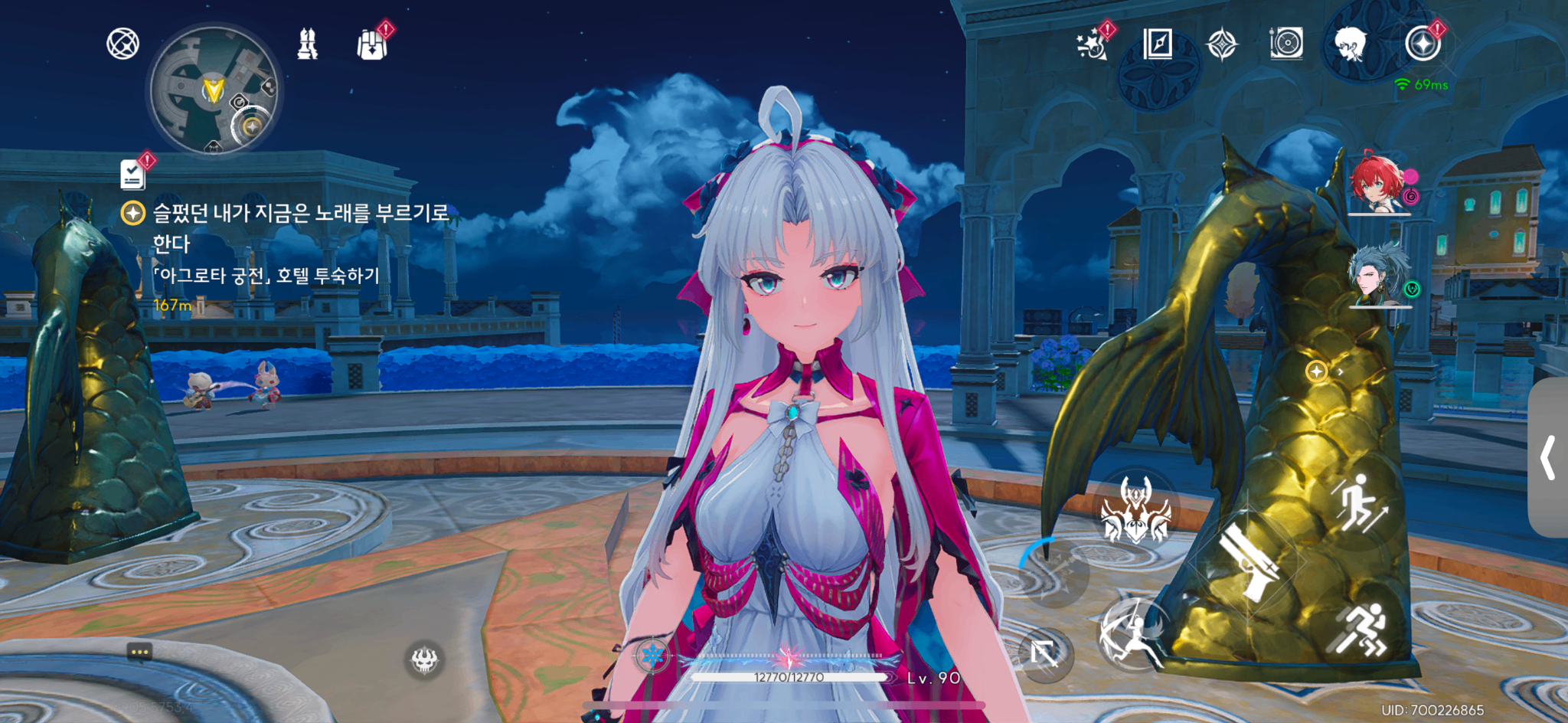The width and height of the screenshot is (1568, 723).
Task: Open the terminal menu icon
Action: pyautogui.click(x=122, y=44)
